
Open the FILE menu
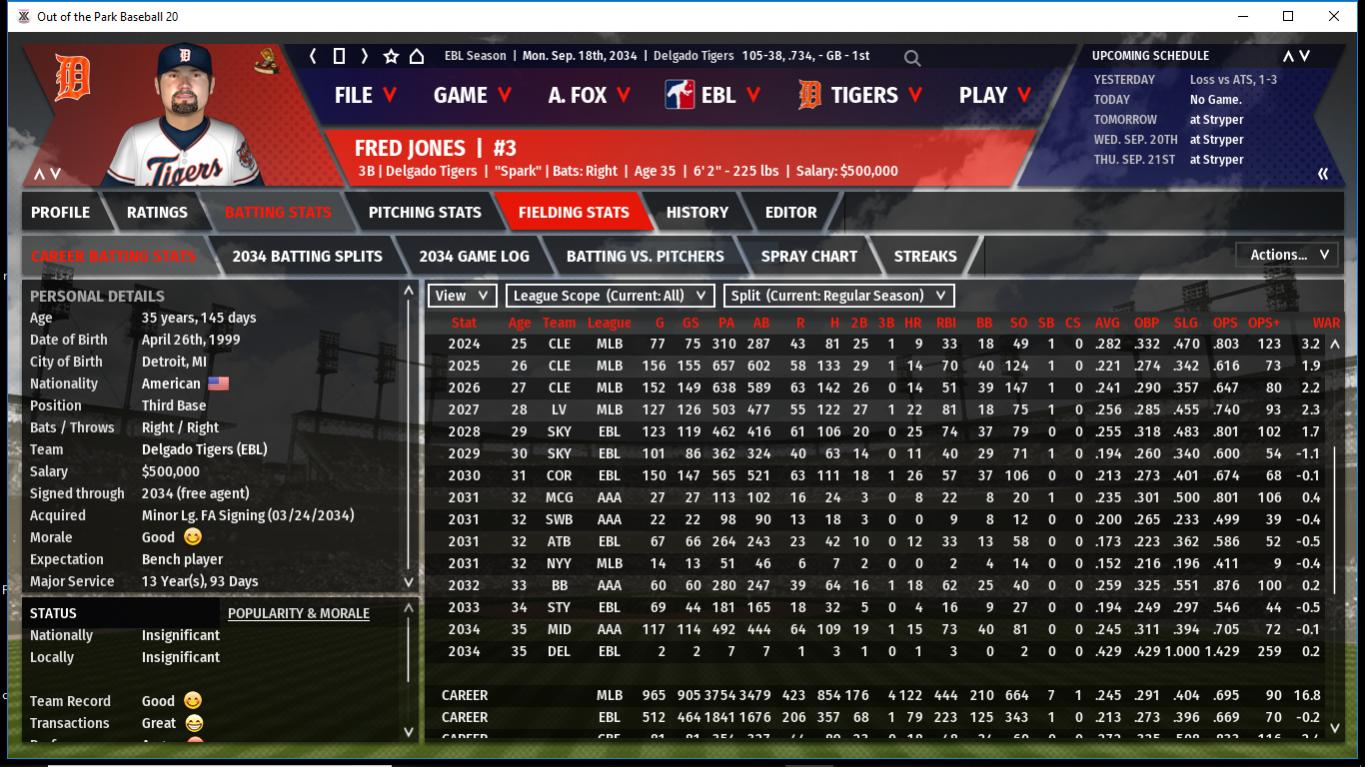click(365, 95)
